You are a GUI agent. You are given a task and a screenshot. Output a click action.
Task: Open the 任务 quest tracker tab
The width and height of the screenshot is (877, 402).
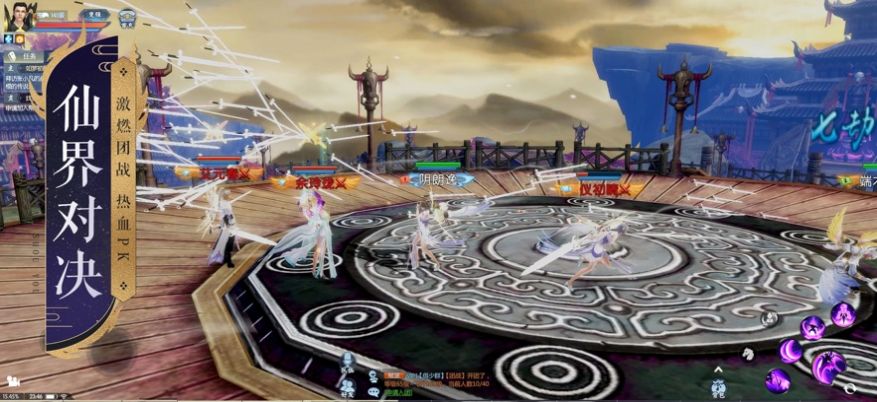point(37,56)
